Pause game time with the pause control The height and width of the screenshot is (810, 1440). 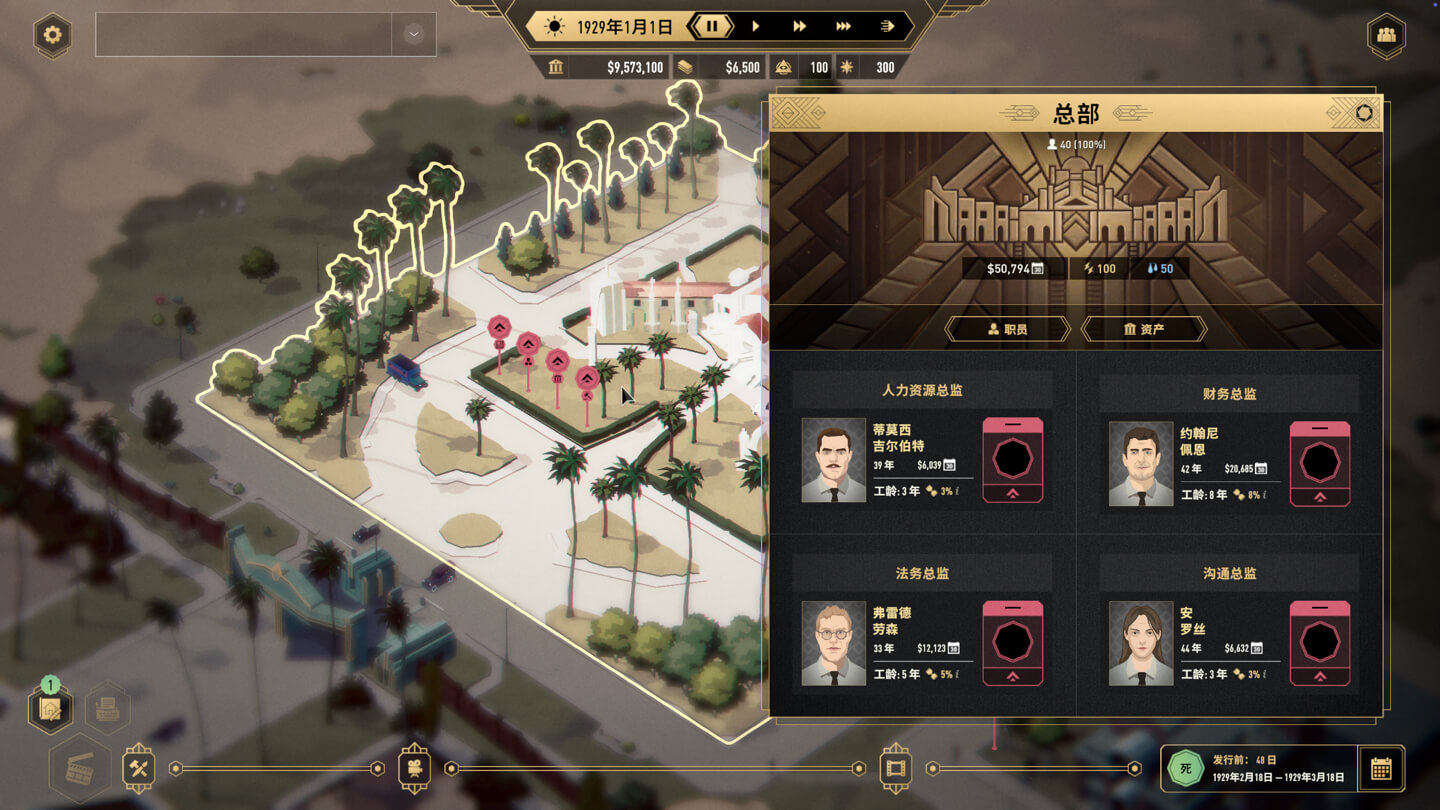tap(712, 27)
